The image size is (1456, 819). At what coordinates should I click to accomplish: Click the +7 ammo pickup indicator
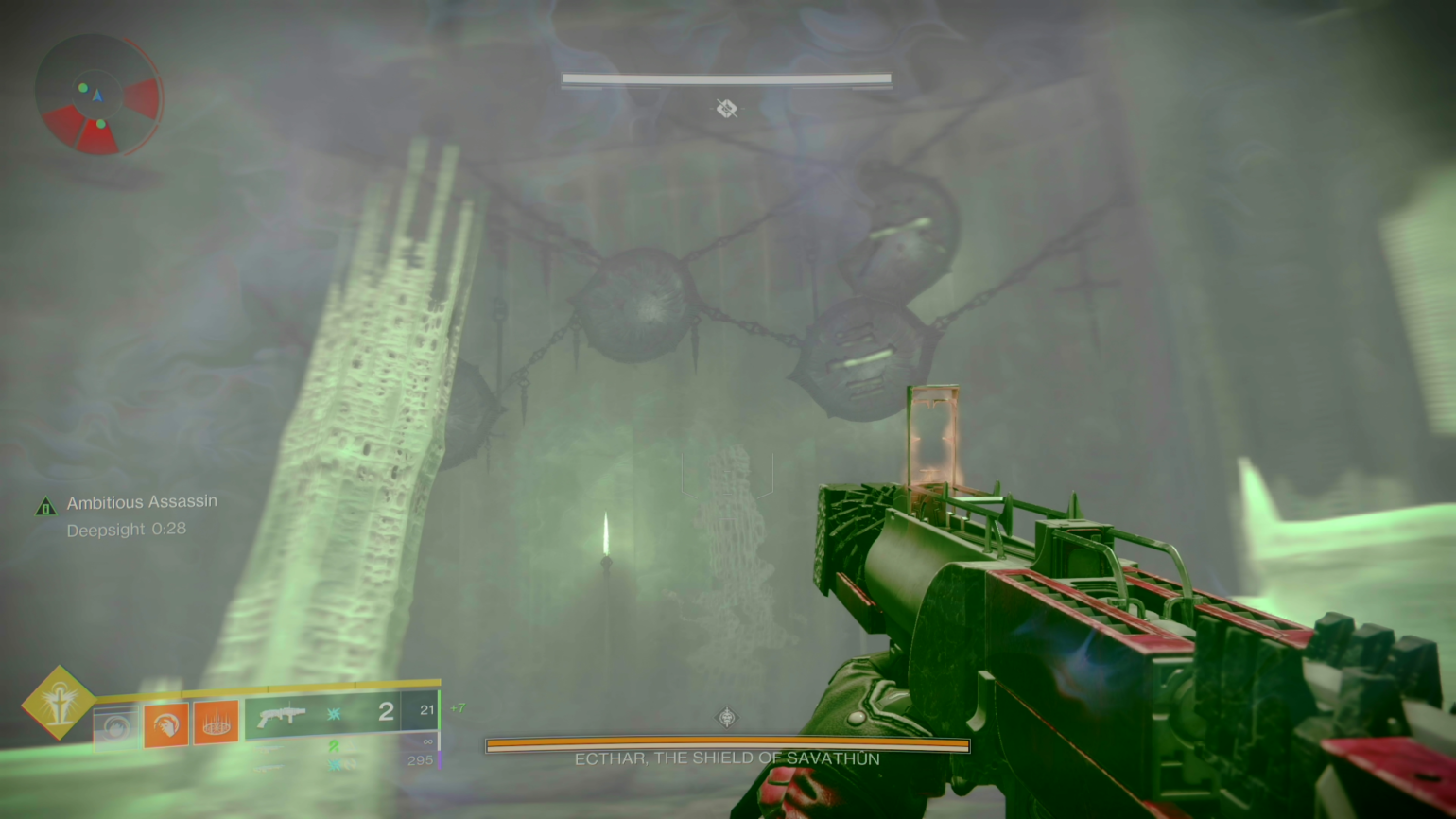(459, 706)
